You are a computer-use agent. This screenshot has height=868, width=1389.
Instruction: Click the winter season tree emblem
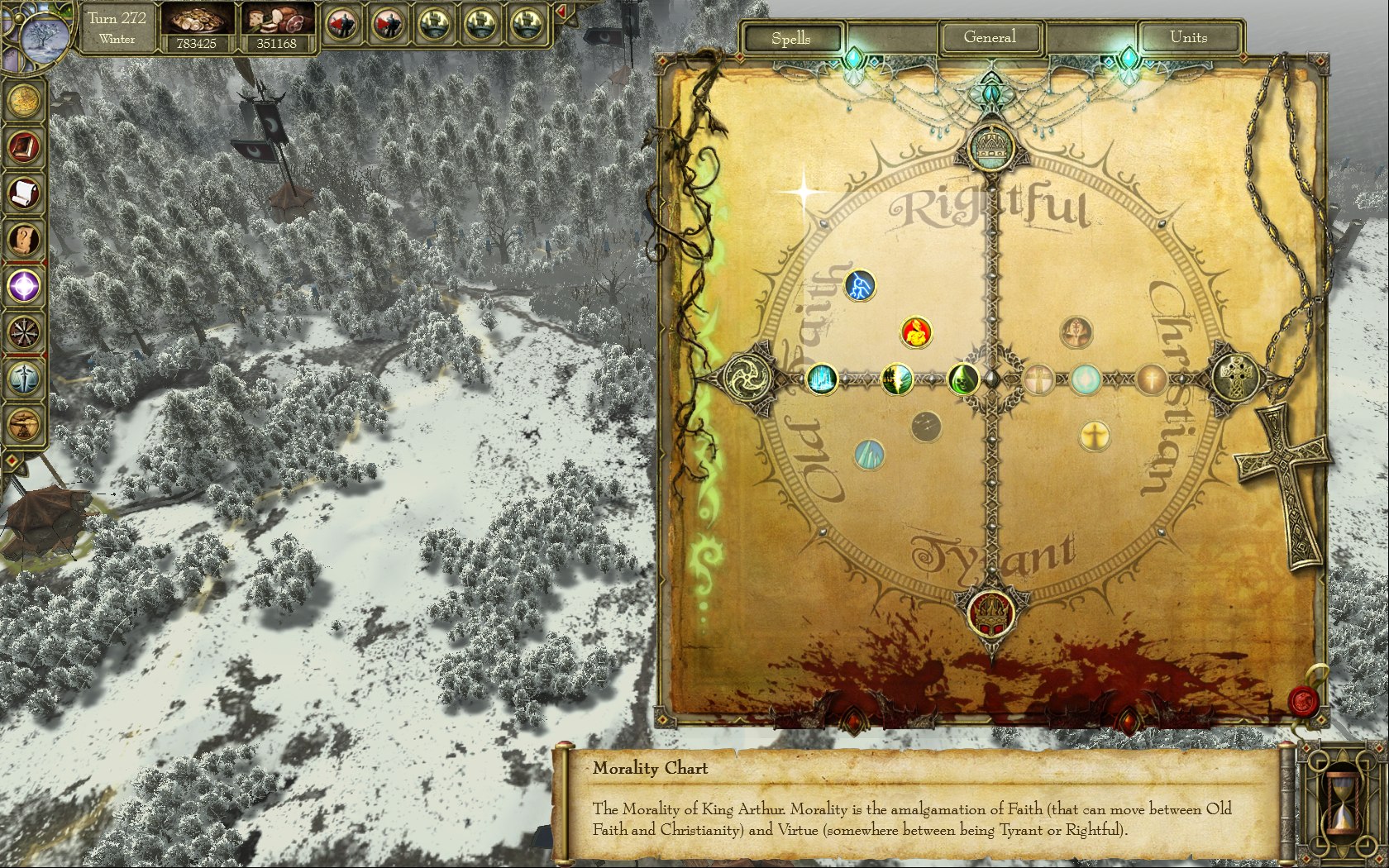[x=41, y=37]
